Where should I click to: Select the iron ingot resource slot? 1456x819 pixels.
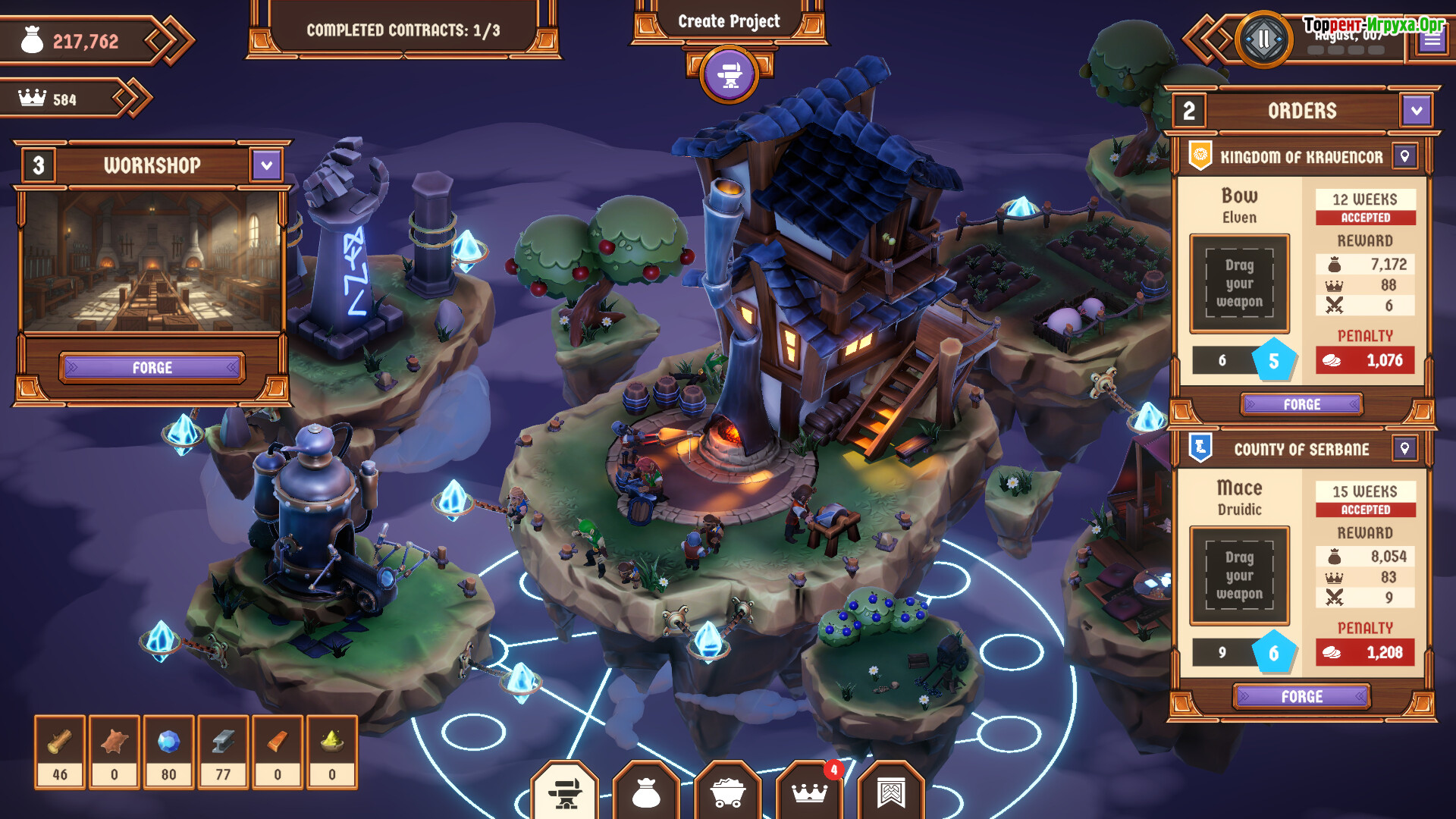pyautogui.click(x=223, y=752)
